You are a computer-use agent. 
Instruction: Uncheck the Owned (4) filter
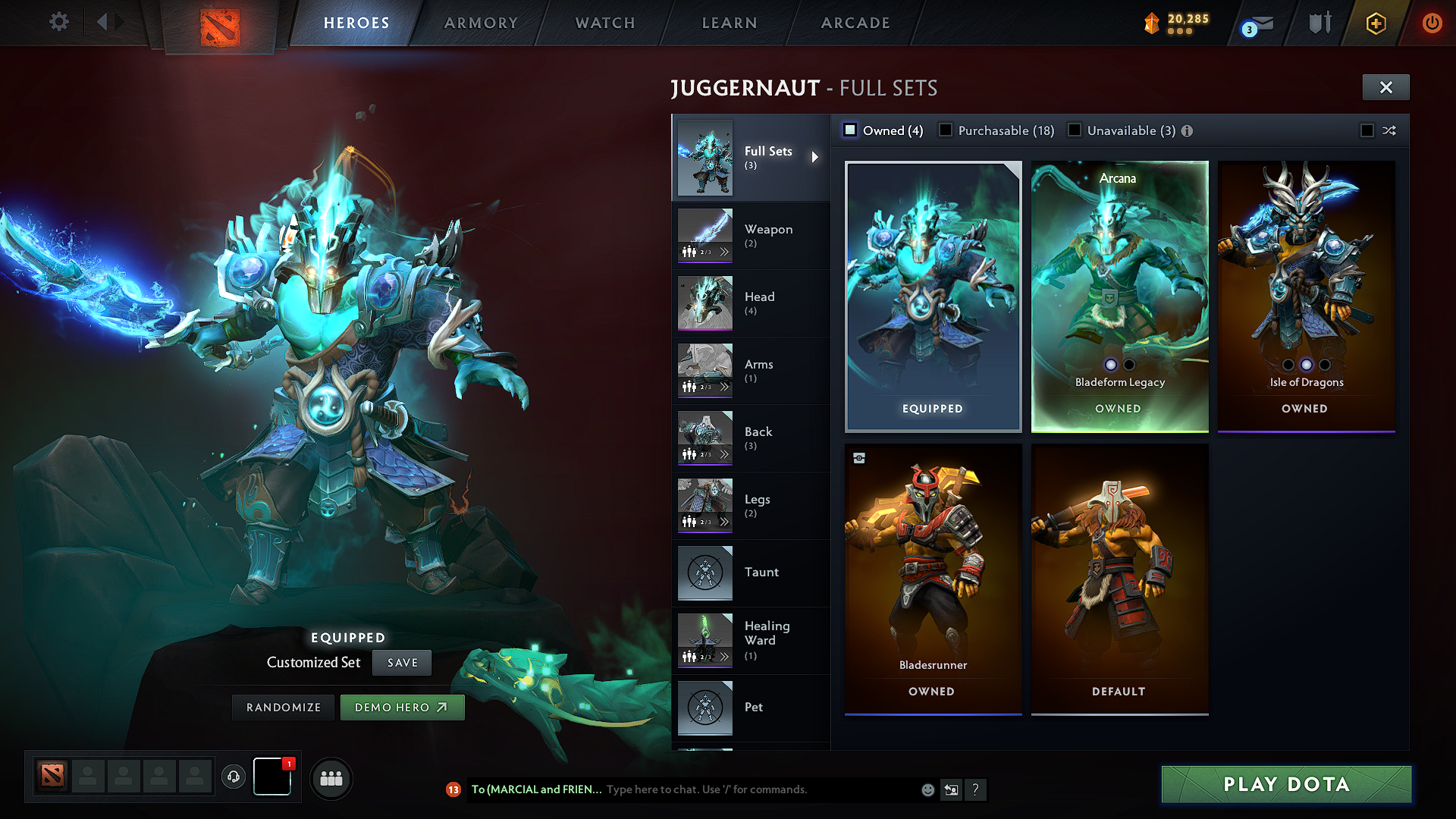pyautogui.click(x=850, y=130)
